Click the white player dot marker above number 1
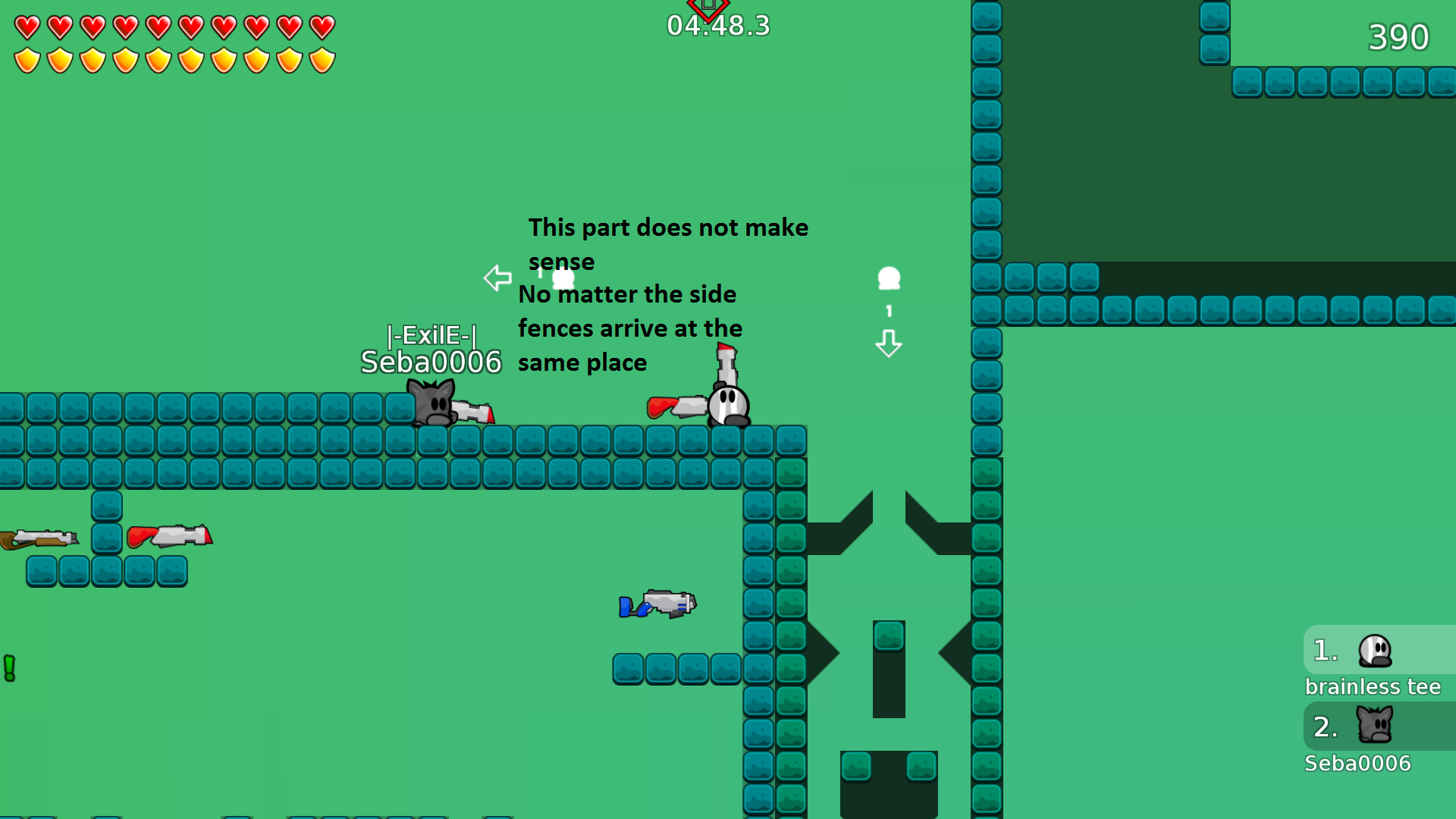Image resolution: width=1456 pixels, height=819 pixels. [x=889, y=280]
